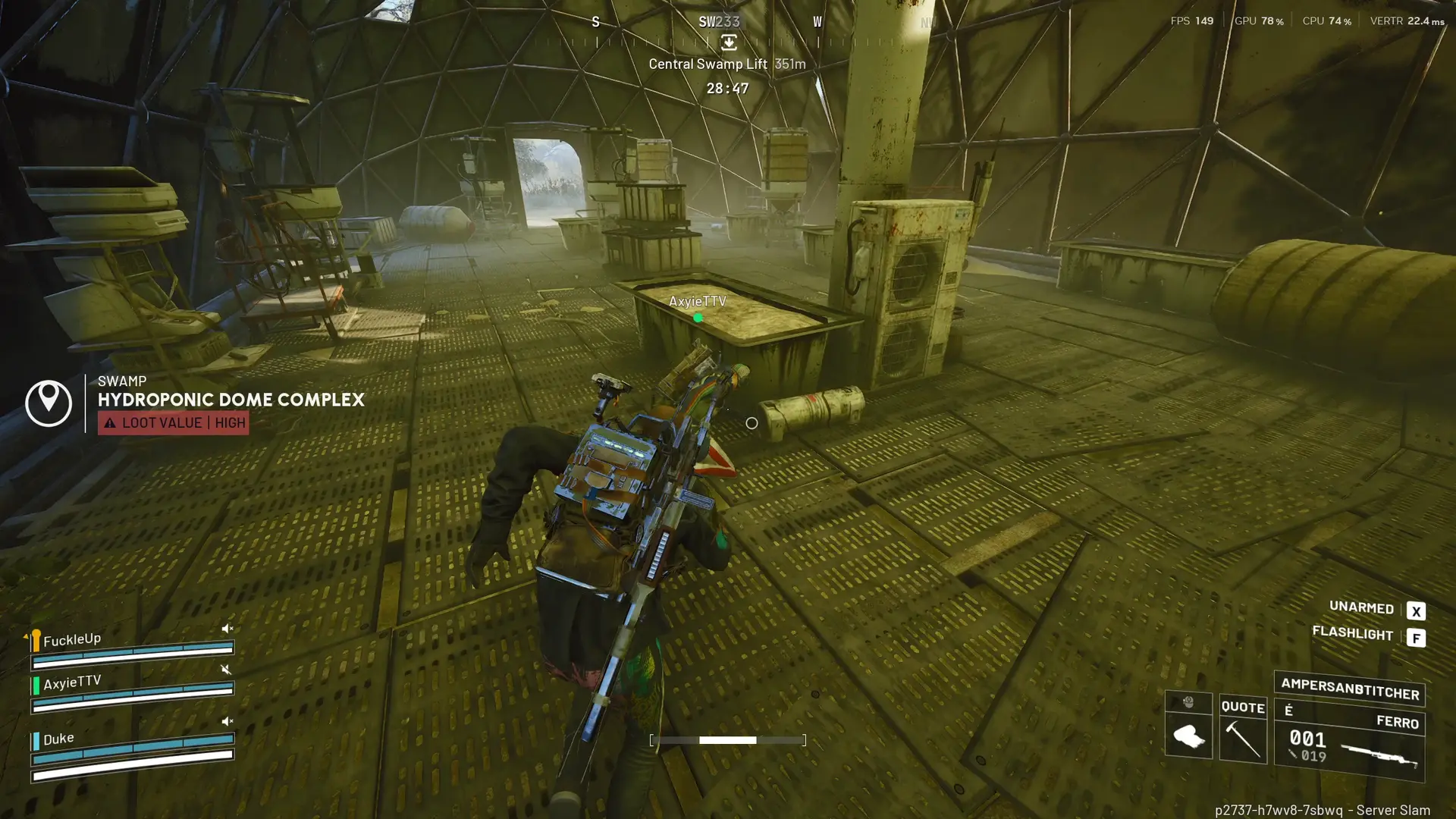Select AxyieTTV in the squad list
1456x819 pixels.
click(71, 682)
